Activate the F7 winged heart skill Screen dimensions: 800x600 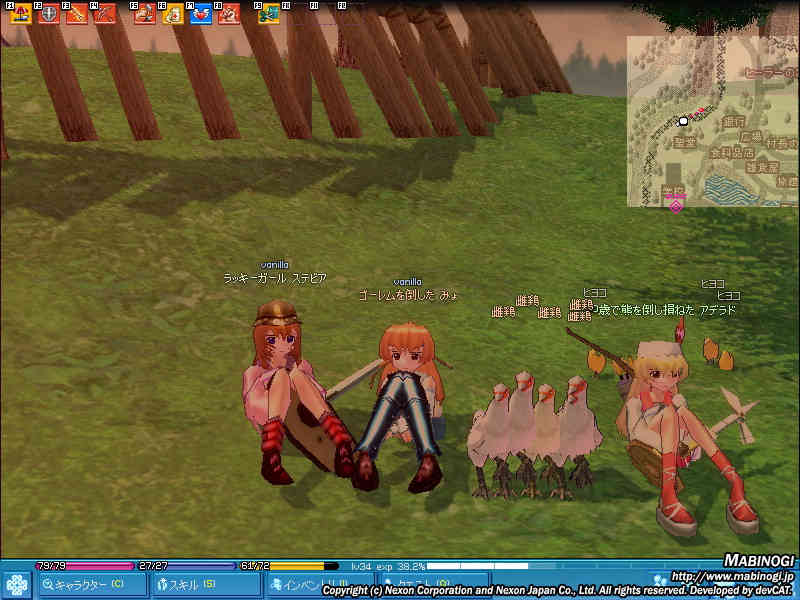click(x=200, y=14)
